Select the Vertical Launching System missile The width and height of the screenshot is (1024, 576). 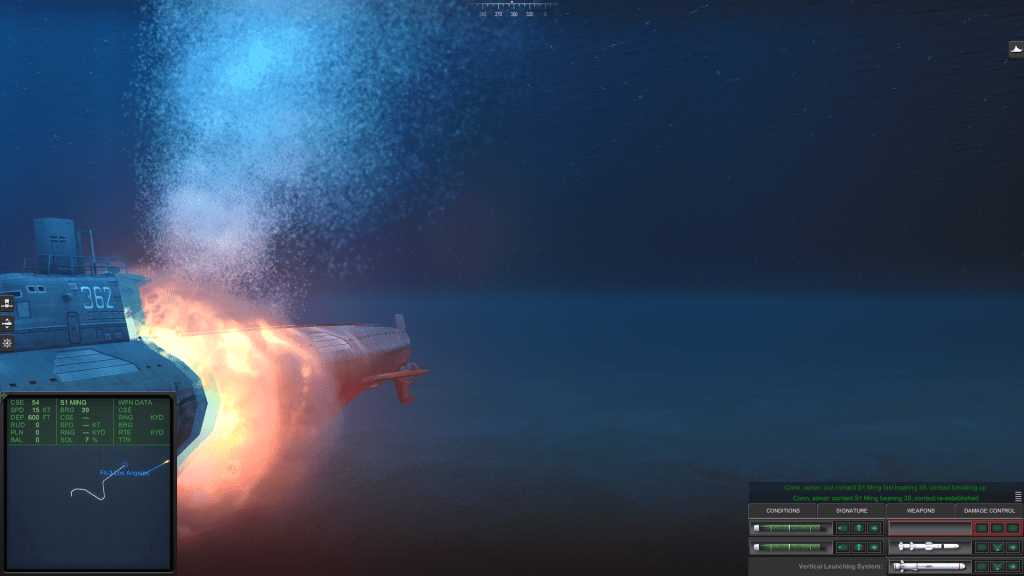(930, 567)
